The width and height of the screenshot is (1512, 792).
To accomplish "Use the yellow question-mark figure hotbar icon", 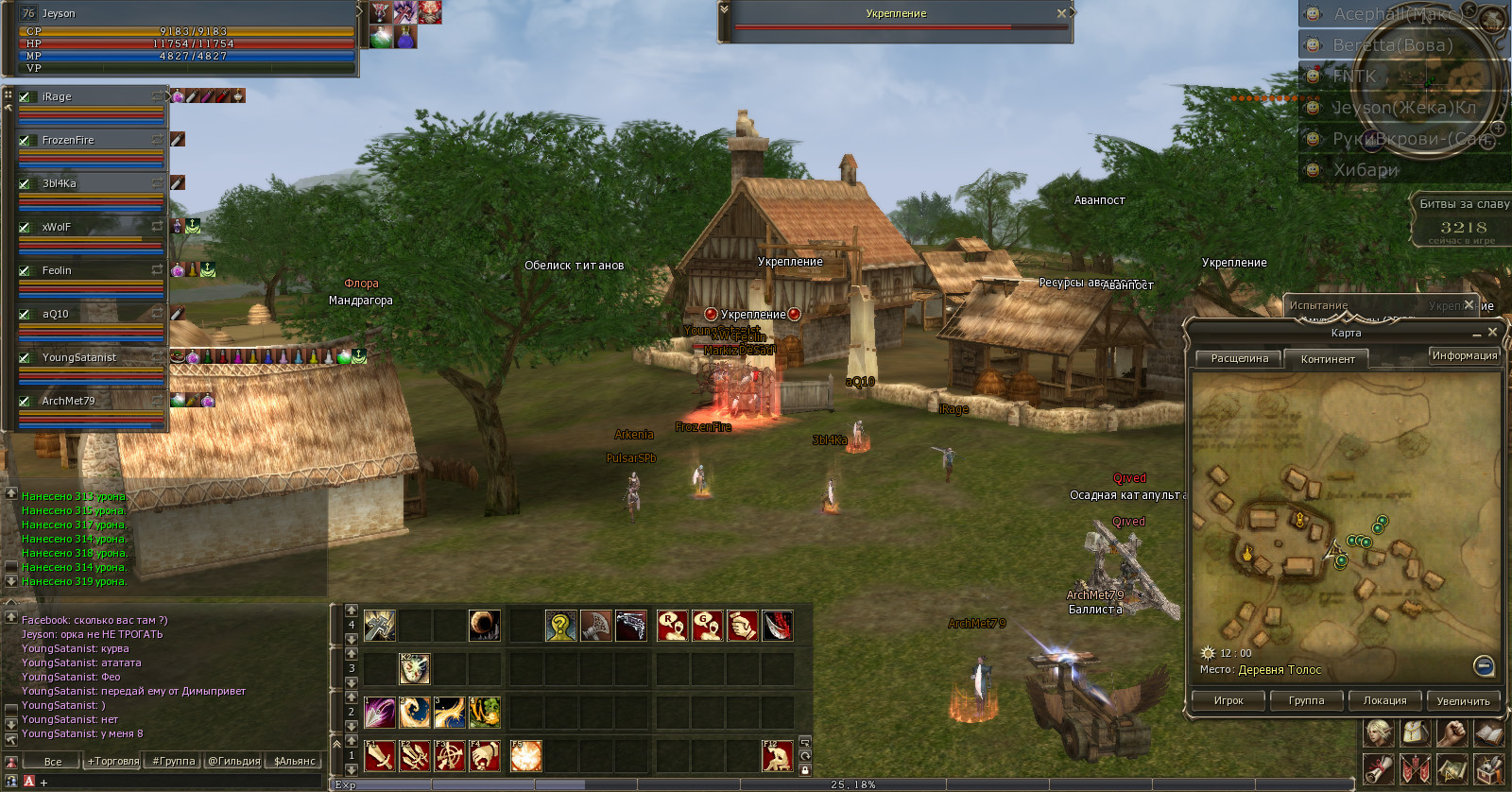I will (560, 626).
